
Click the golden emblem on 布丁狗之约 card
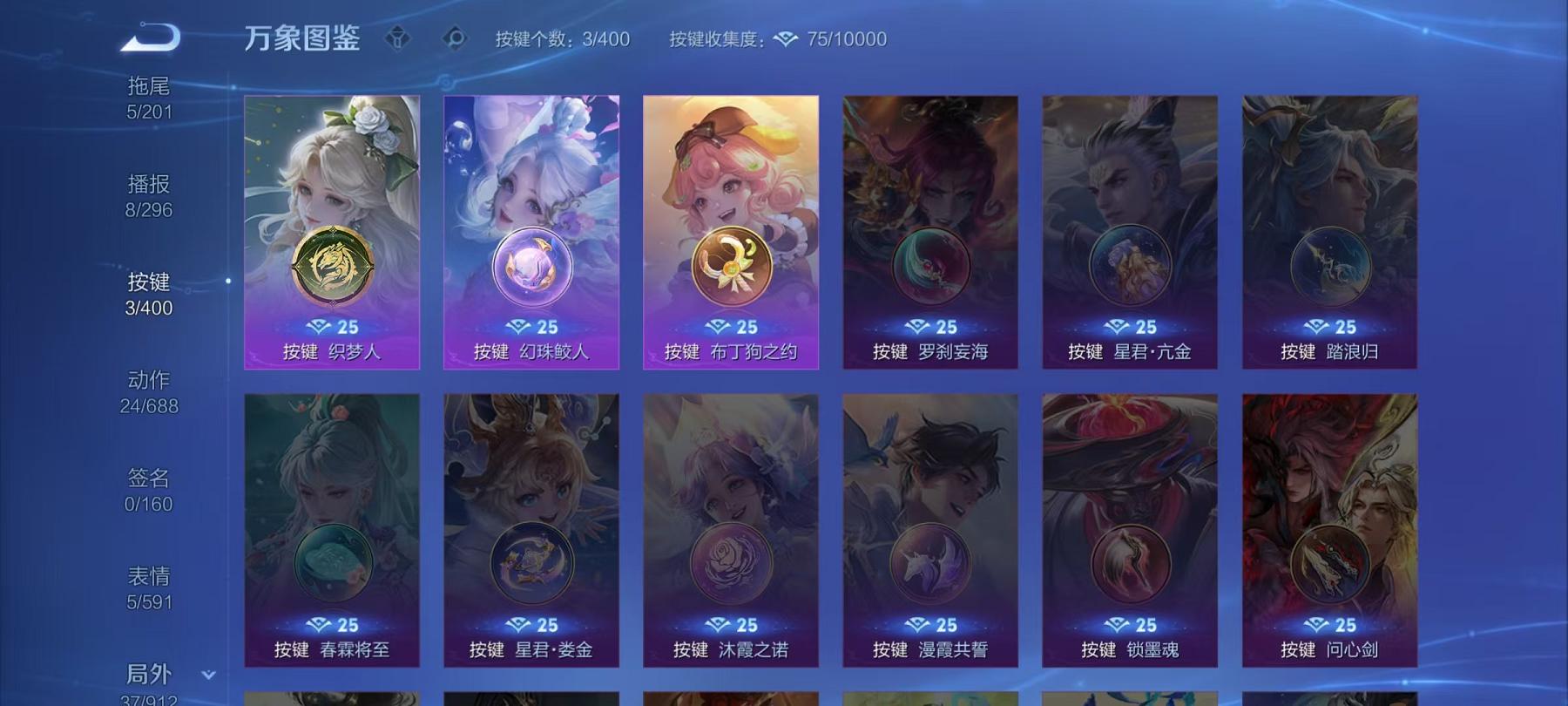730,268
